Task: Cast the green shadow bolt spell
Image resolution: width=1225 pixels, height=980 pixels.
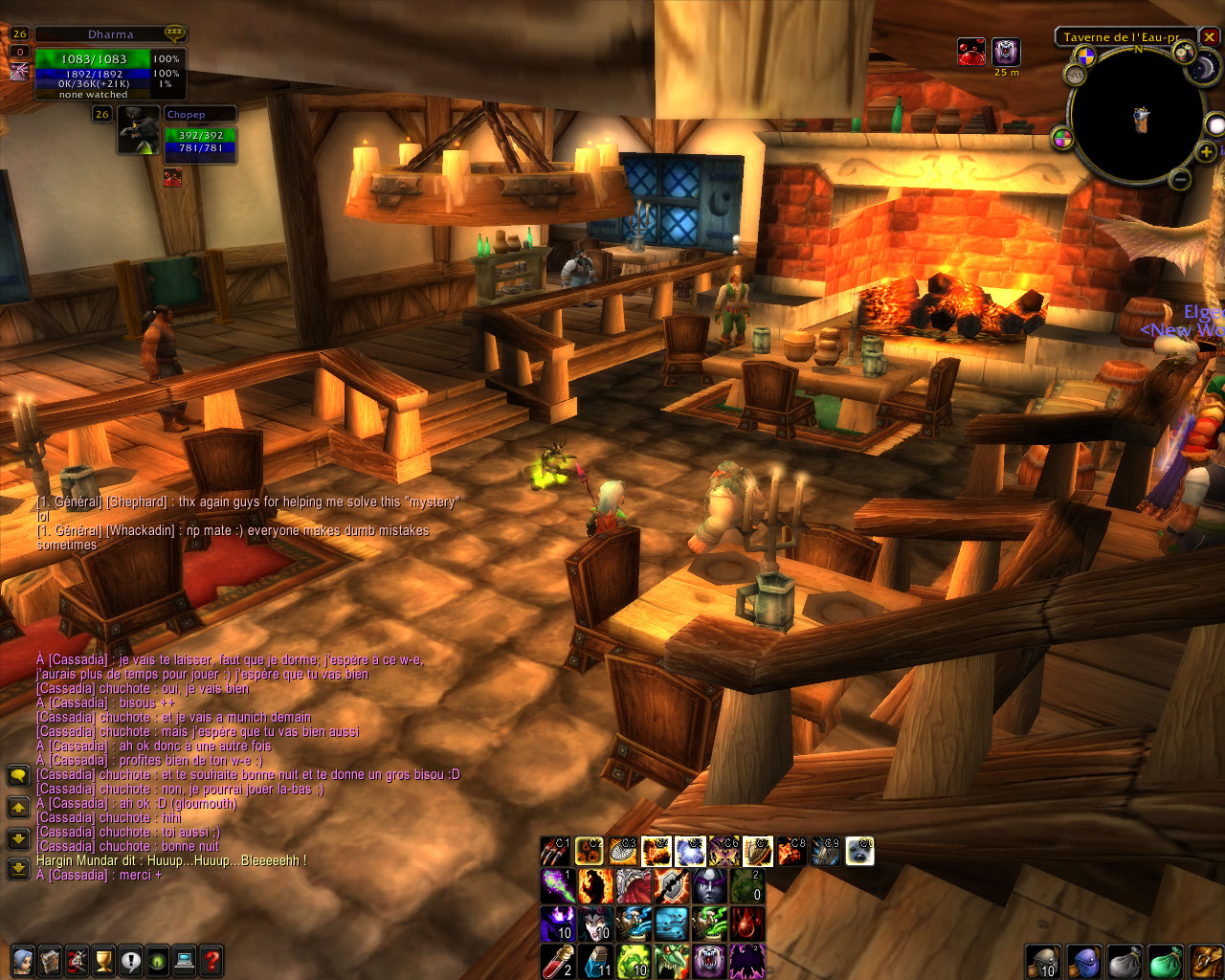Action: 557,886
